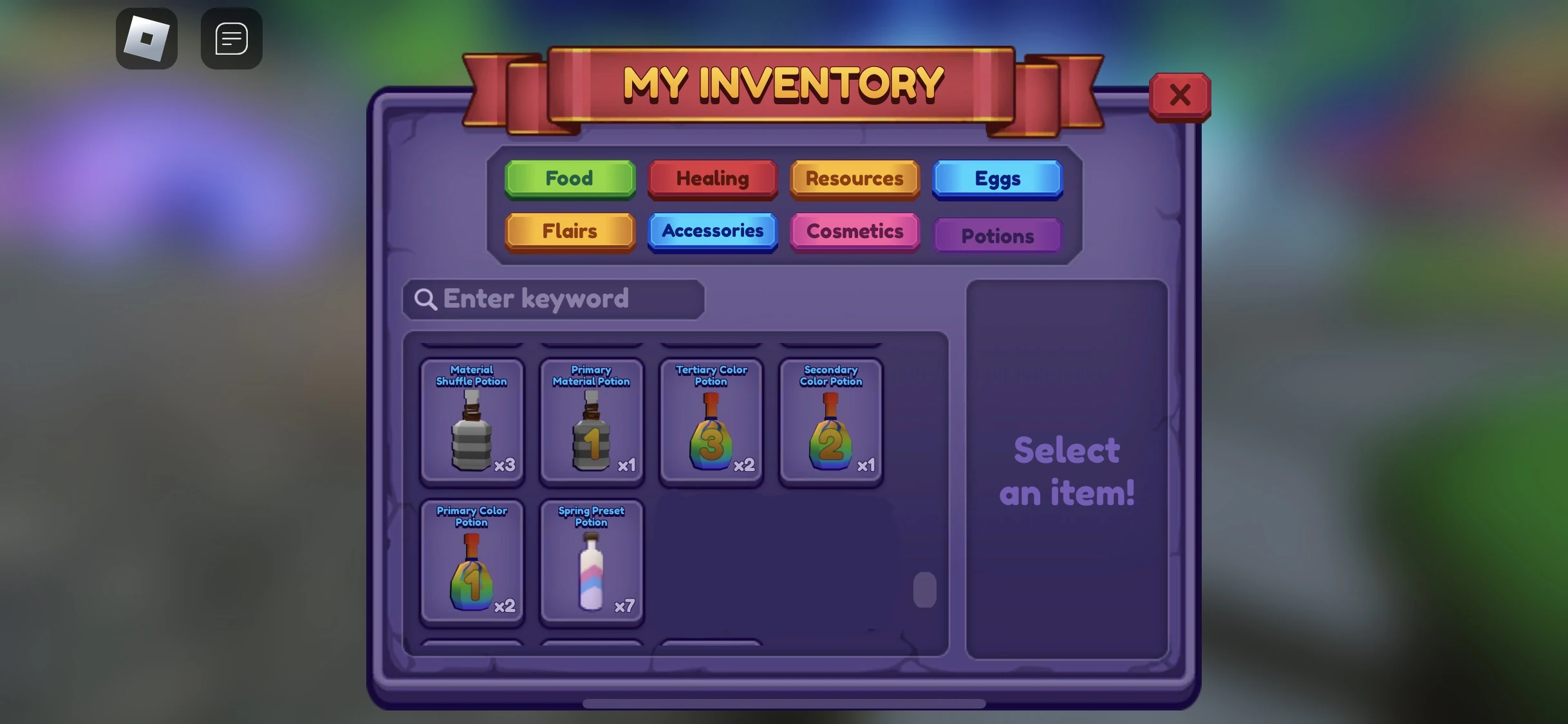Click the search magnifier in the keyword field
The height and width of the screenshot is (724, 1568).
pos(427,299)
